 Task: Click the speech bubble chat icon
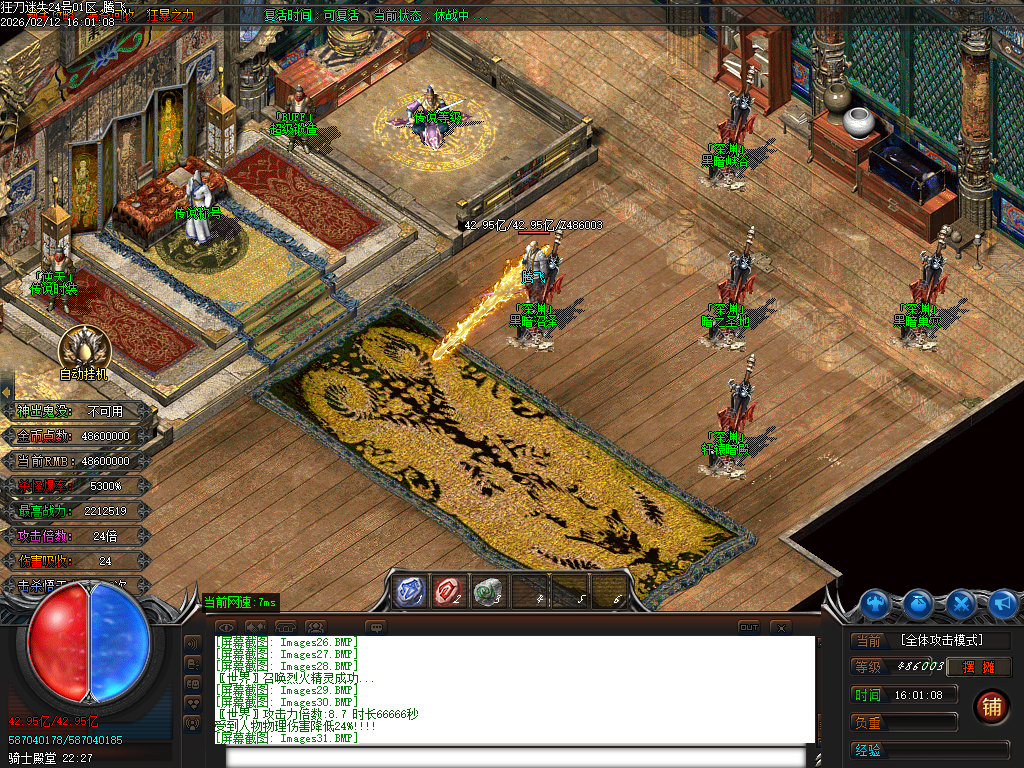pyautogui.click(x=376, y=627)
